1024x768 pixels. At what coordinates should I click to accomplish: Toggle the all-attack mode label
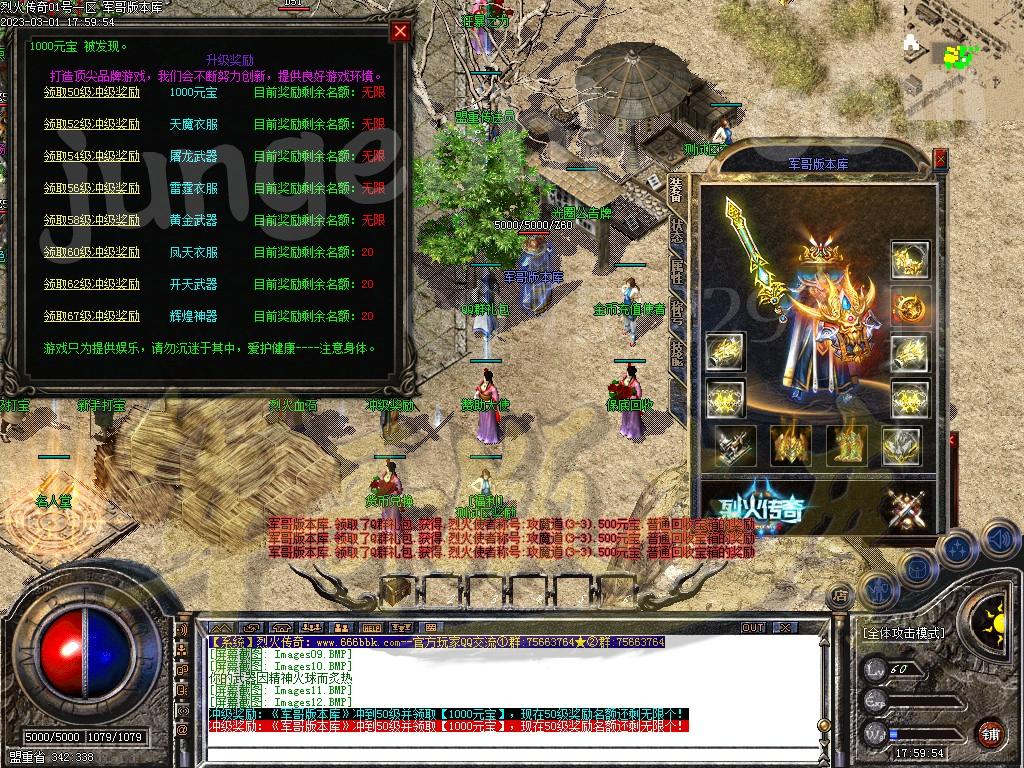click(x=902, y=633)
